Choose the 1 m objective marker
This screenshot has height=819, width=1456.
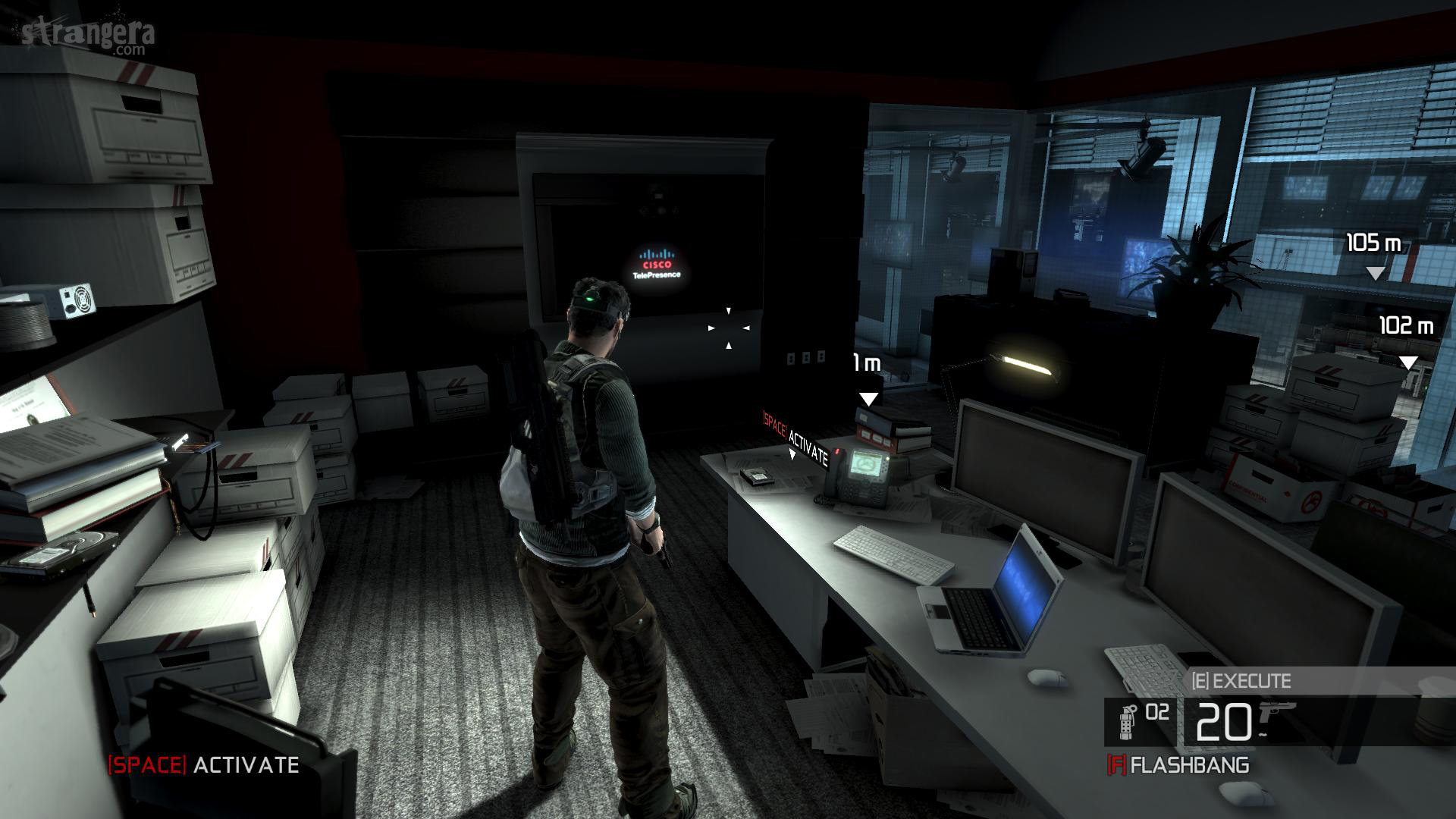point(868,399)
